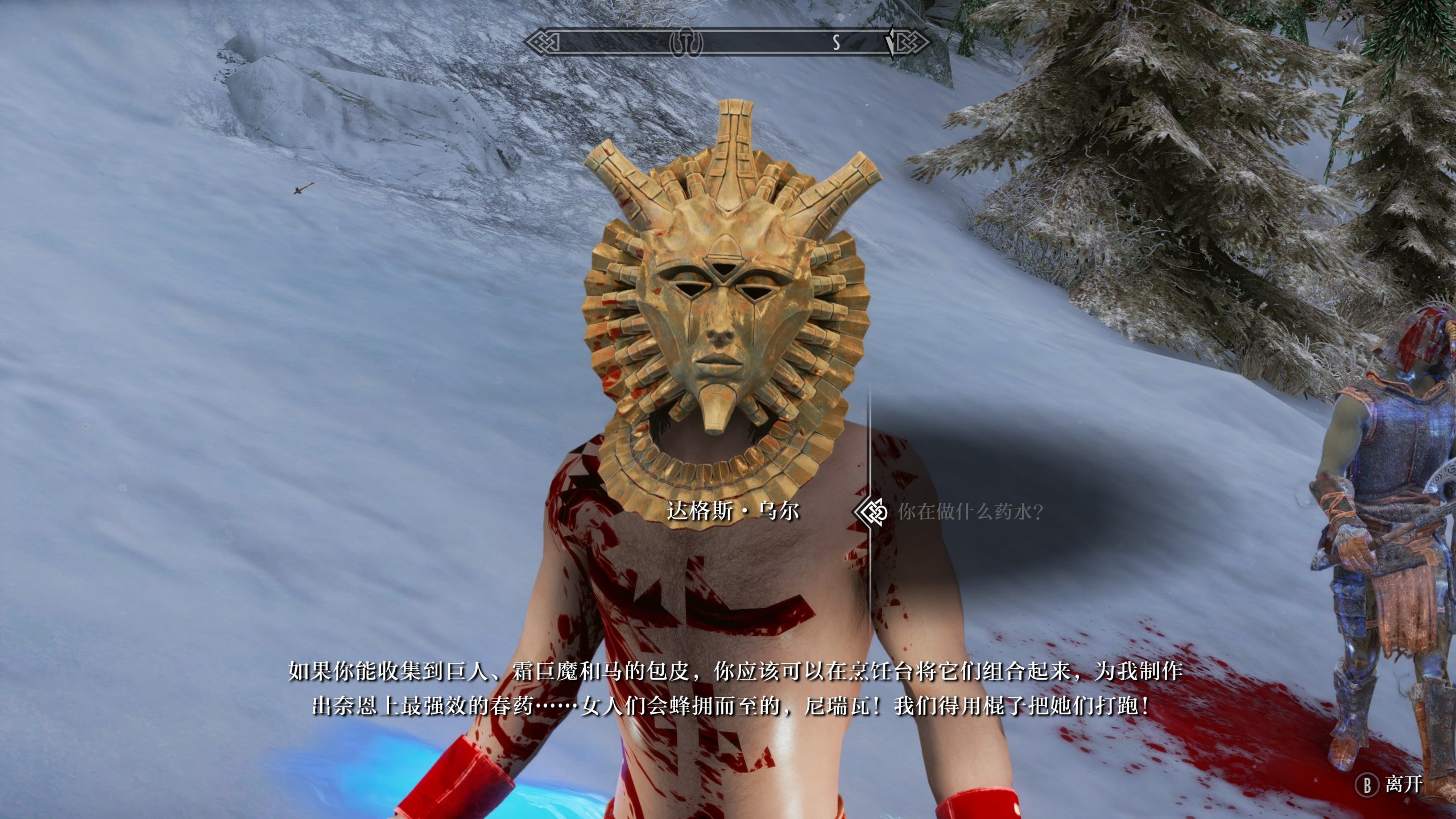Choose the dialogue option 你在做什么药水?
The image size is (1456, 819).
(970, 512)
